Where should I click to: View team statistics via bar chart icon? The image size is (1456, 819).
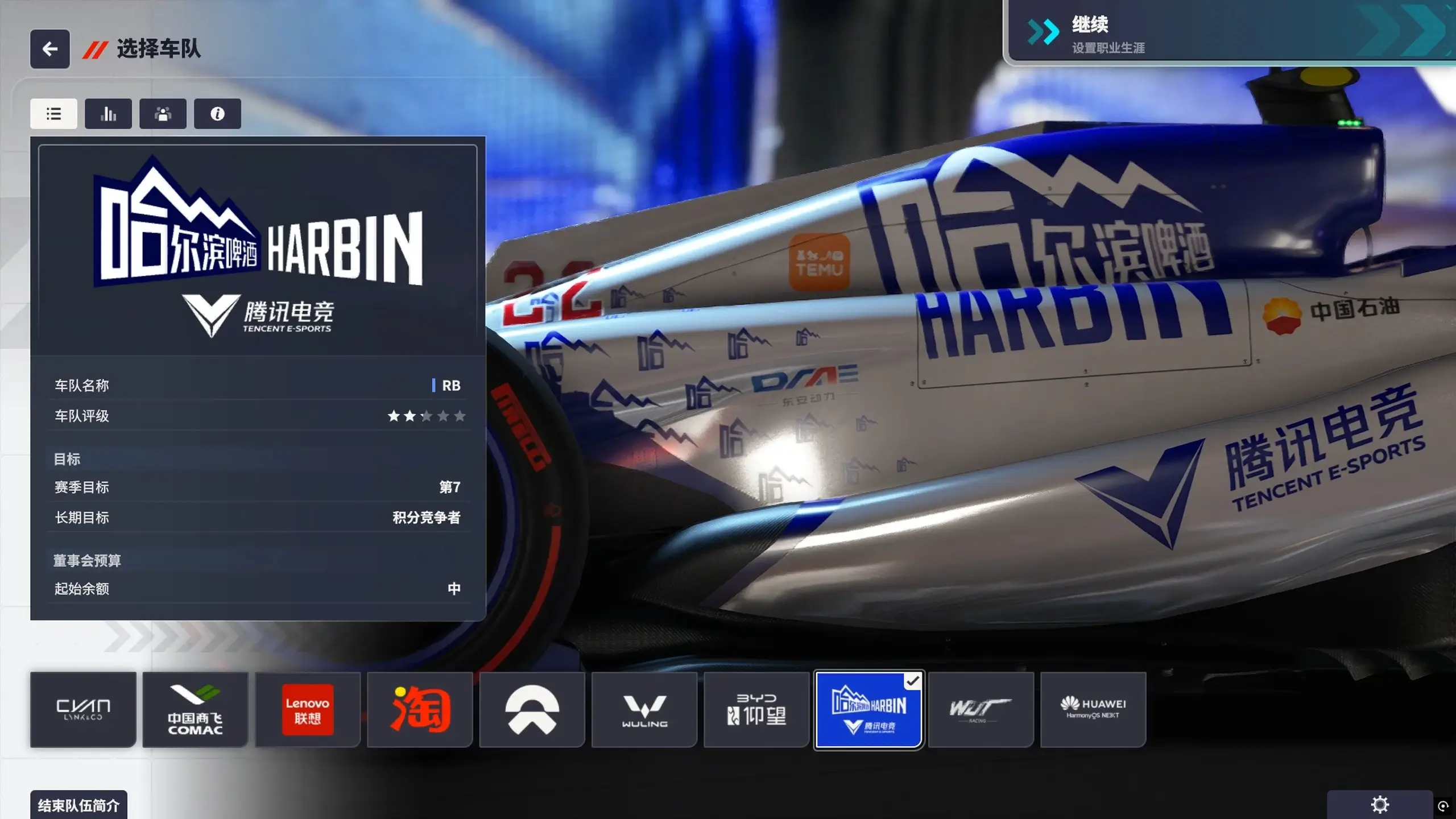coord(108,114)
